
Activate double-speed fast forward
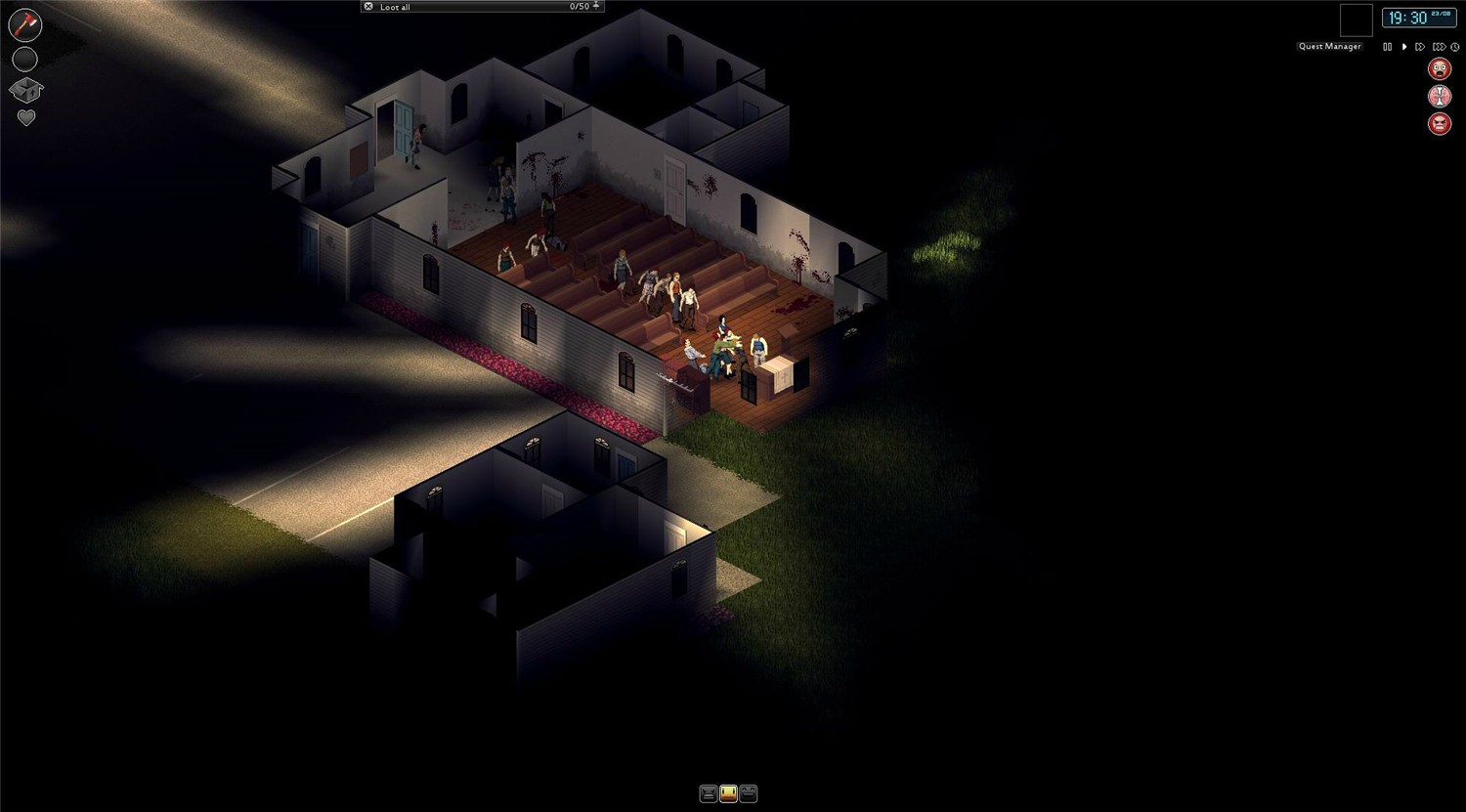[1421, 47]
